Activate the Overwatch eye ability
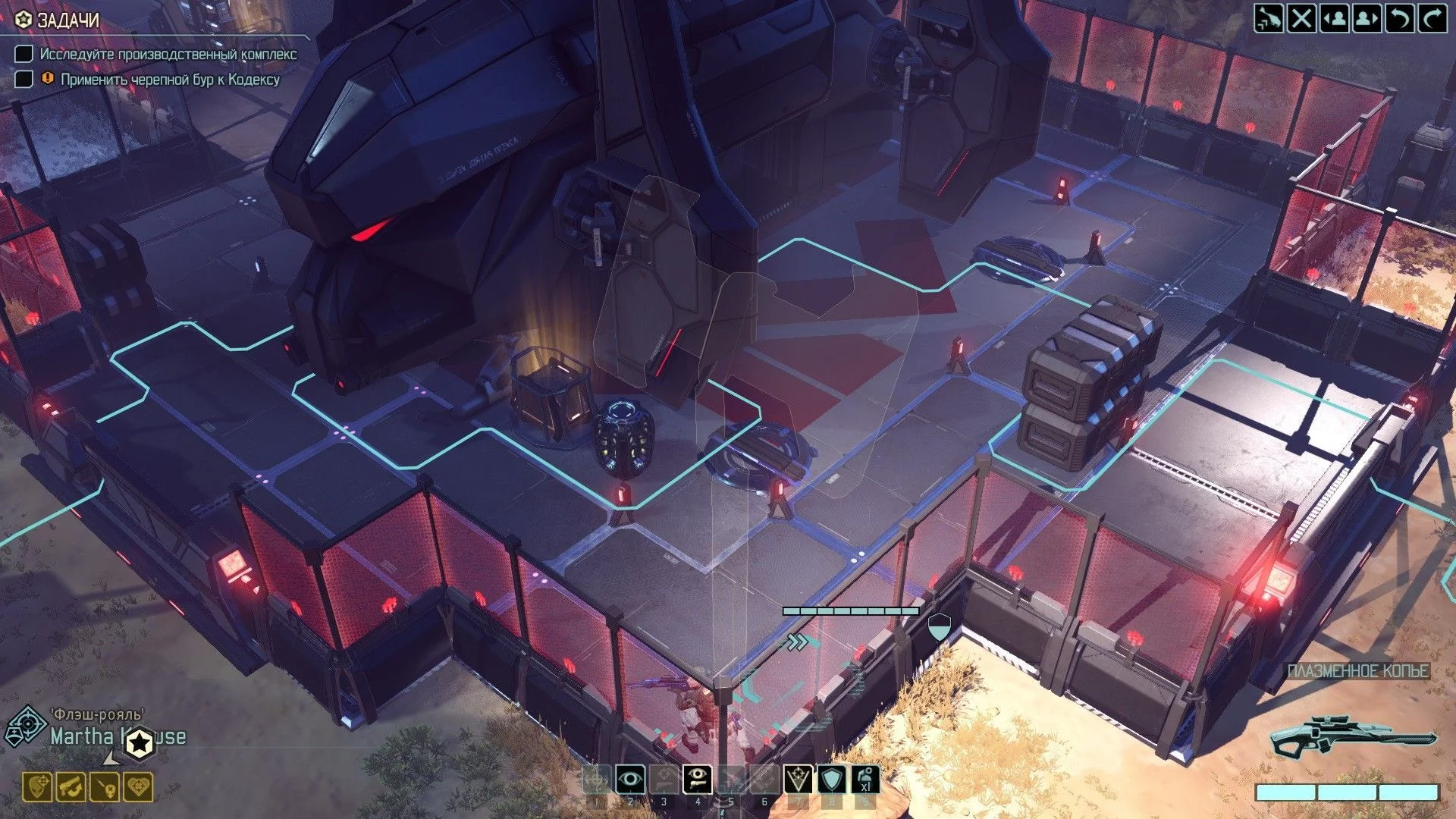This screenshot has height=819, width=1456. 630,779
